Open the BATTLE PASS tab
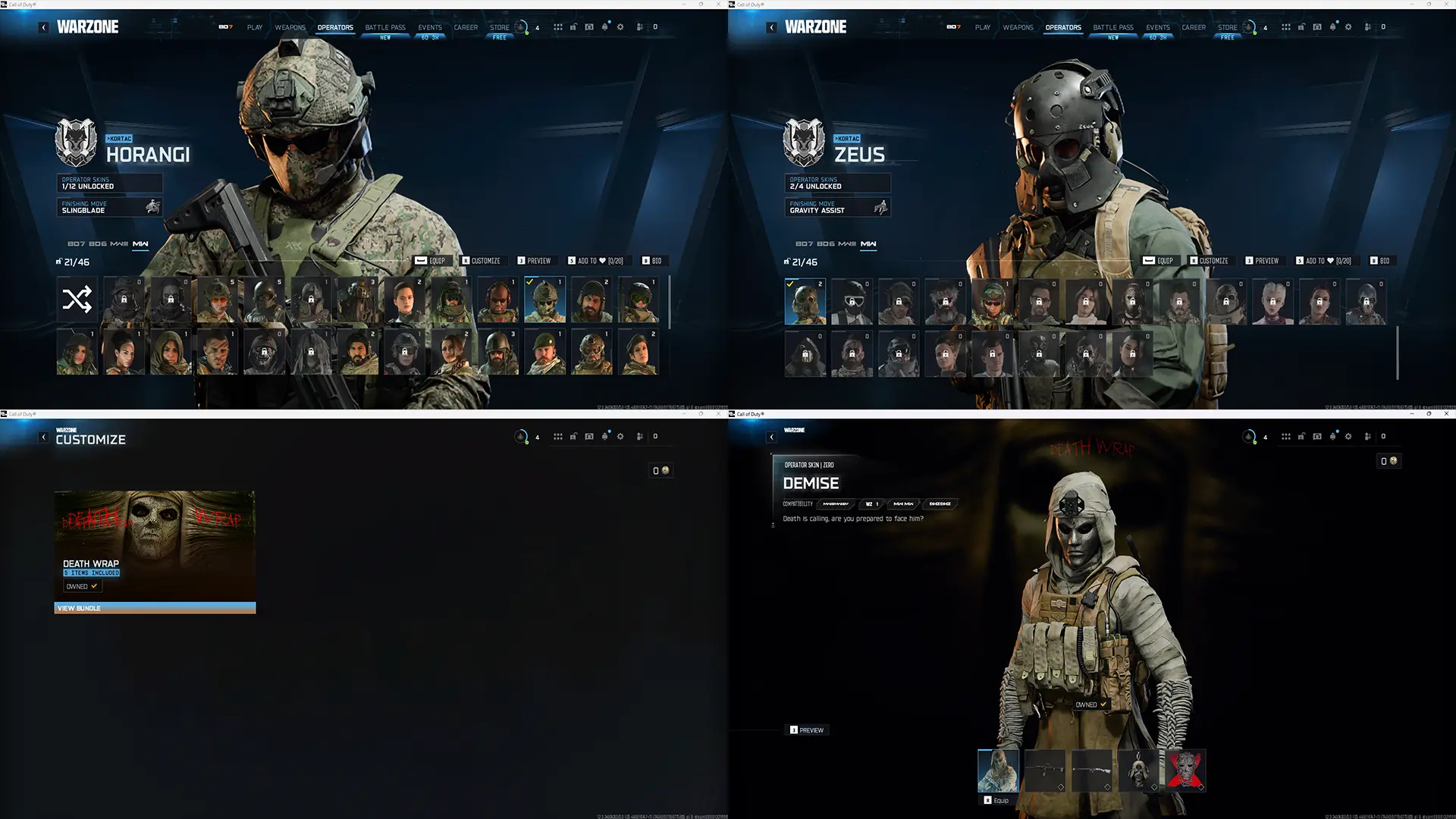1456x819 pixels. [x=384, y=27]
